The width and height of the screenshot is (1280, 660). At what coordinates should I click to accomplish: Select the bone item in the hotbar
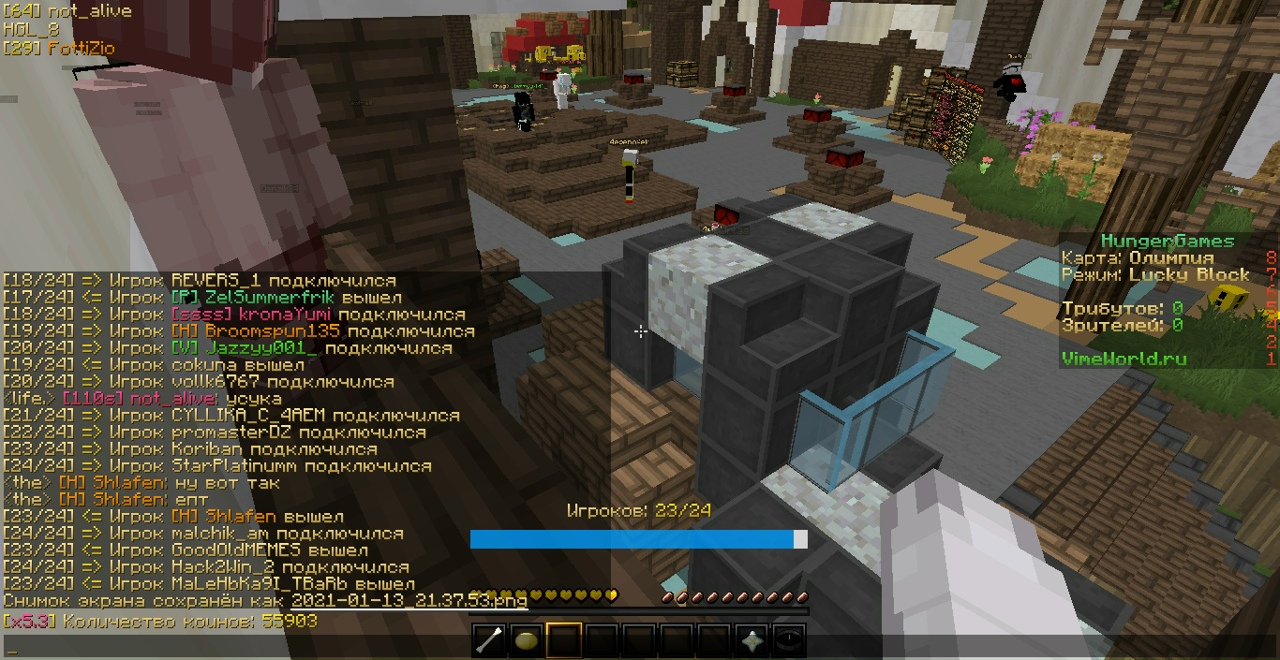tap(489, 640)
